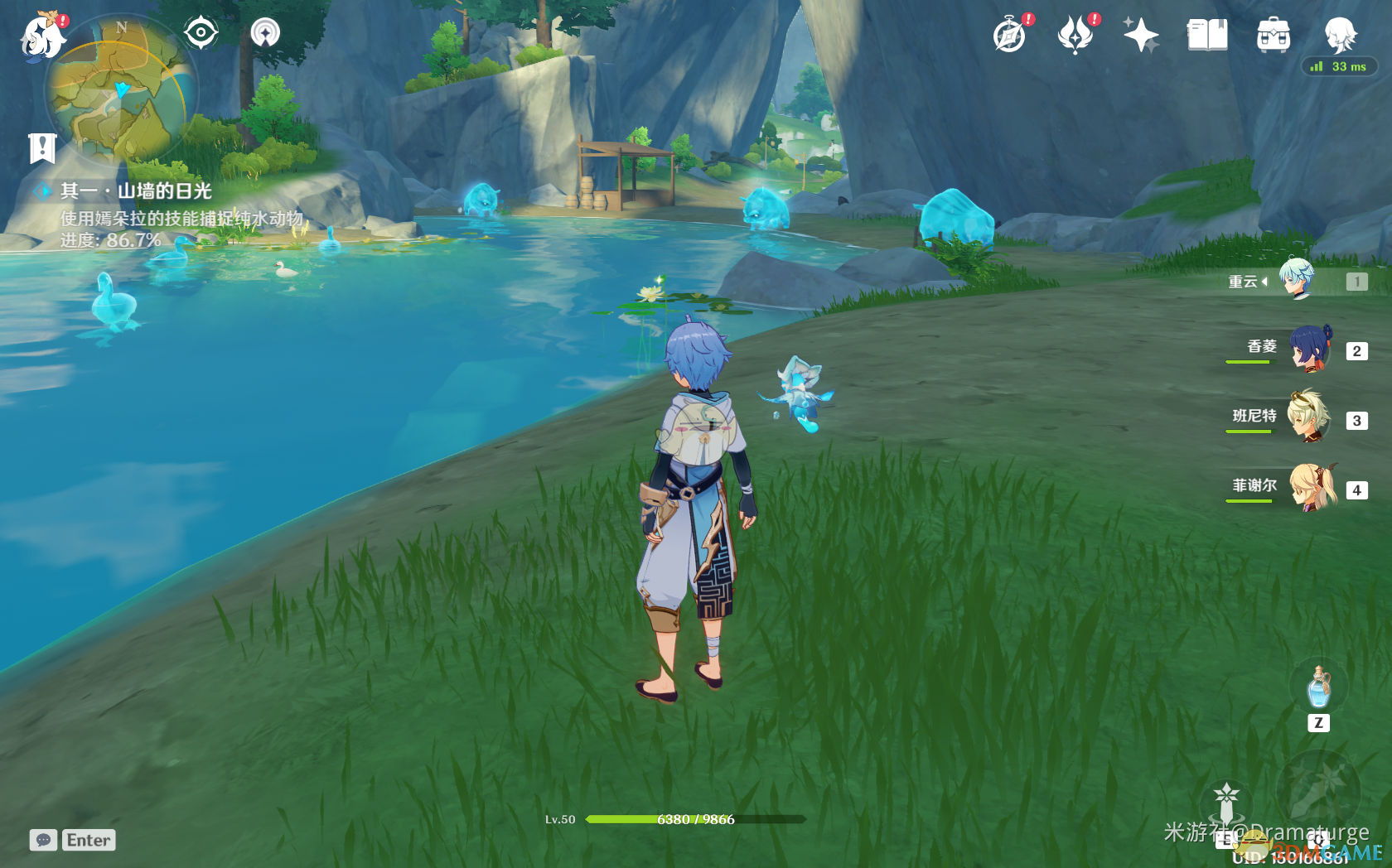Open the adventurer handbook book icon
The image size is (1392, 868).
coord(1207,36)
